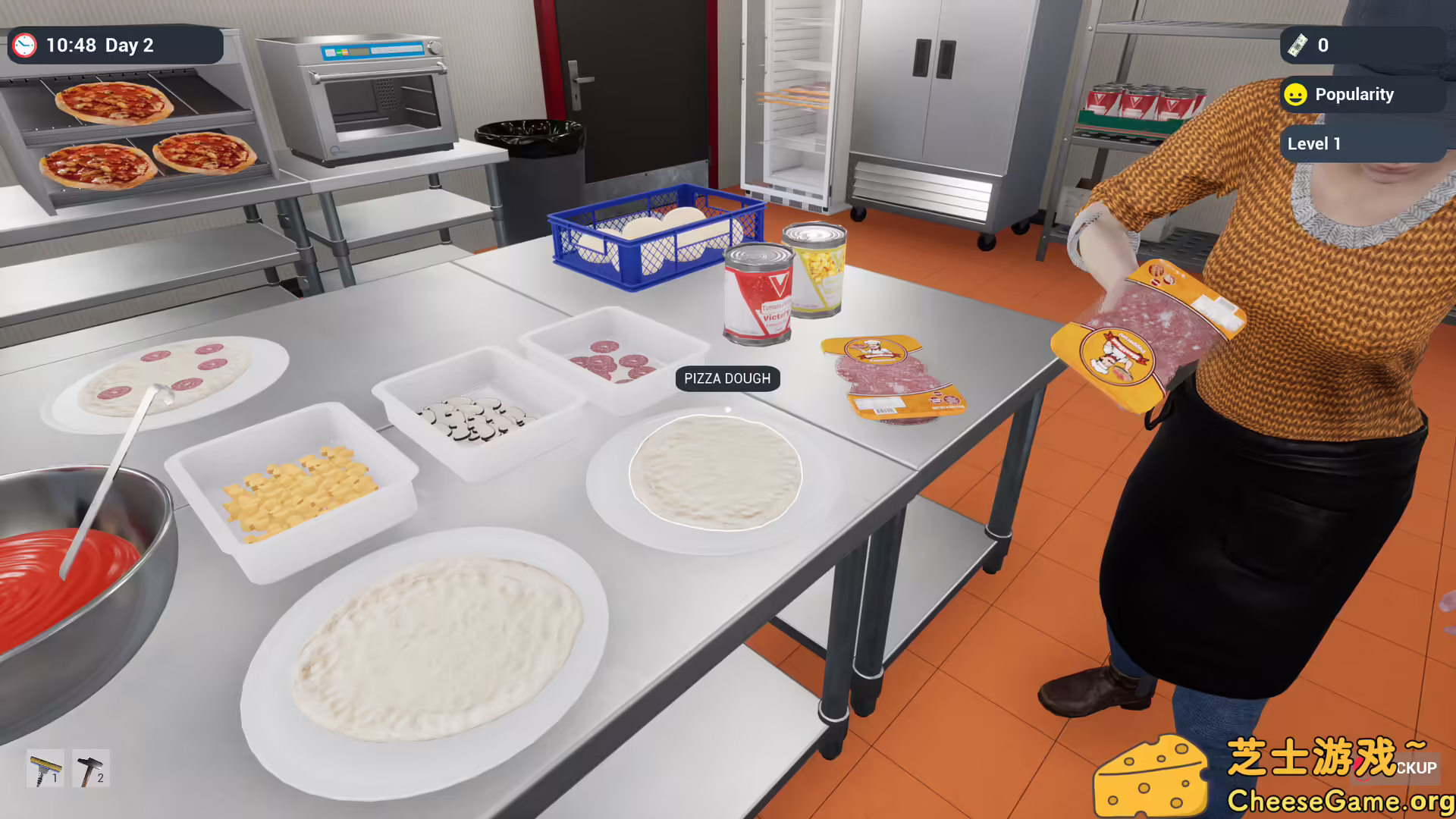Click the clock icon beside Day 2
1456x819 pixels.
25,45
